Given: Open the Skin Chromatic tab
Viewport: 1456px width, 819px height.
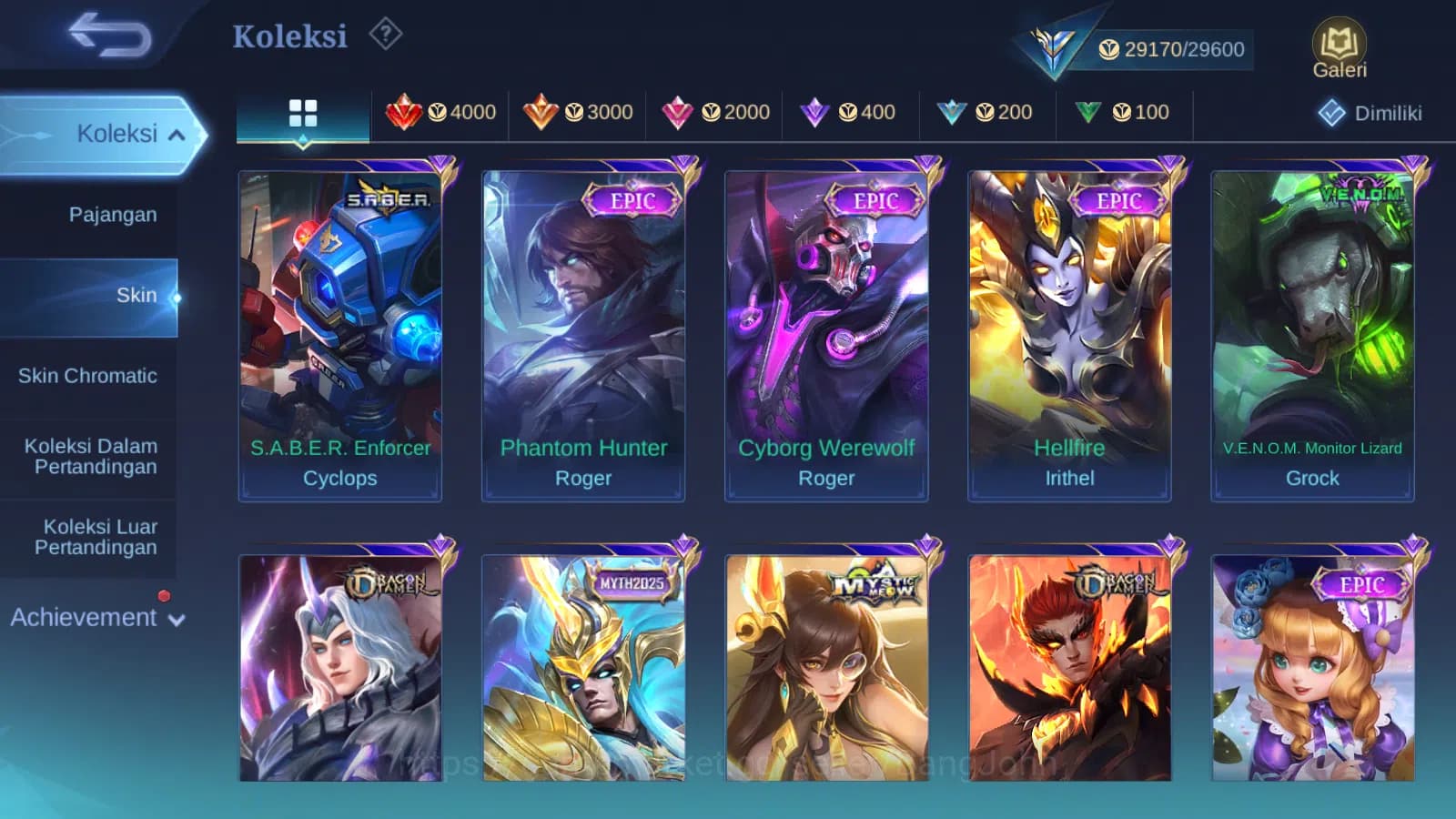Looking at the screenshot, I should (x=88, y=375).
